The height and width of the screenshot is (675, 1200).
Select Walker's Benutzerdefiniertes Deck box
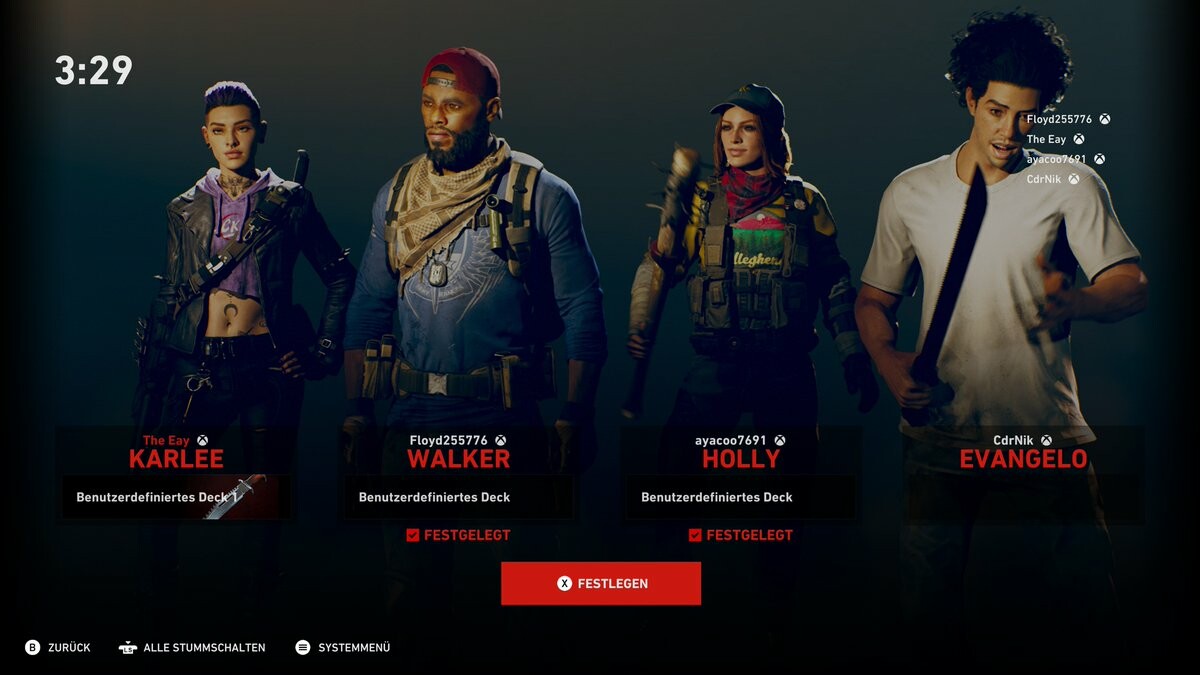point(458,497)
